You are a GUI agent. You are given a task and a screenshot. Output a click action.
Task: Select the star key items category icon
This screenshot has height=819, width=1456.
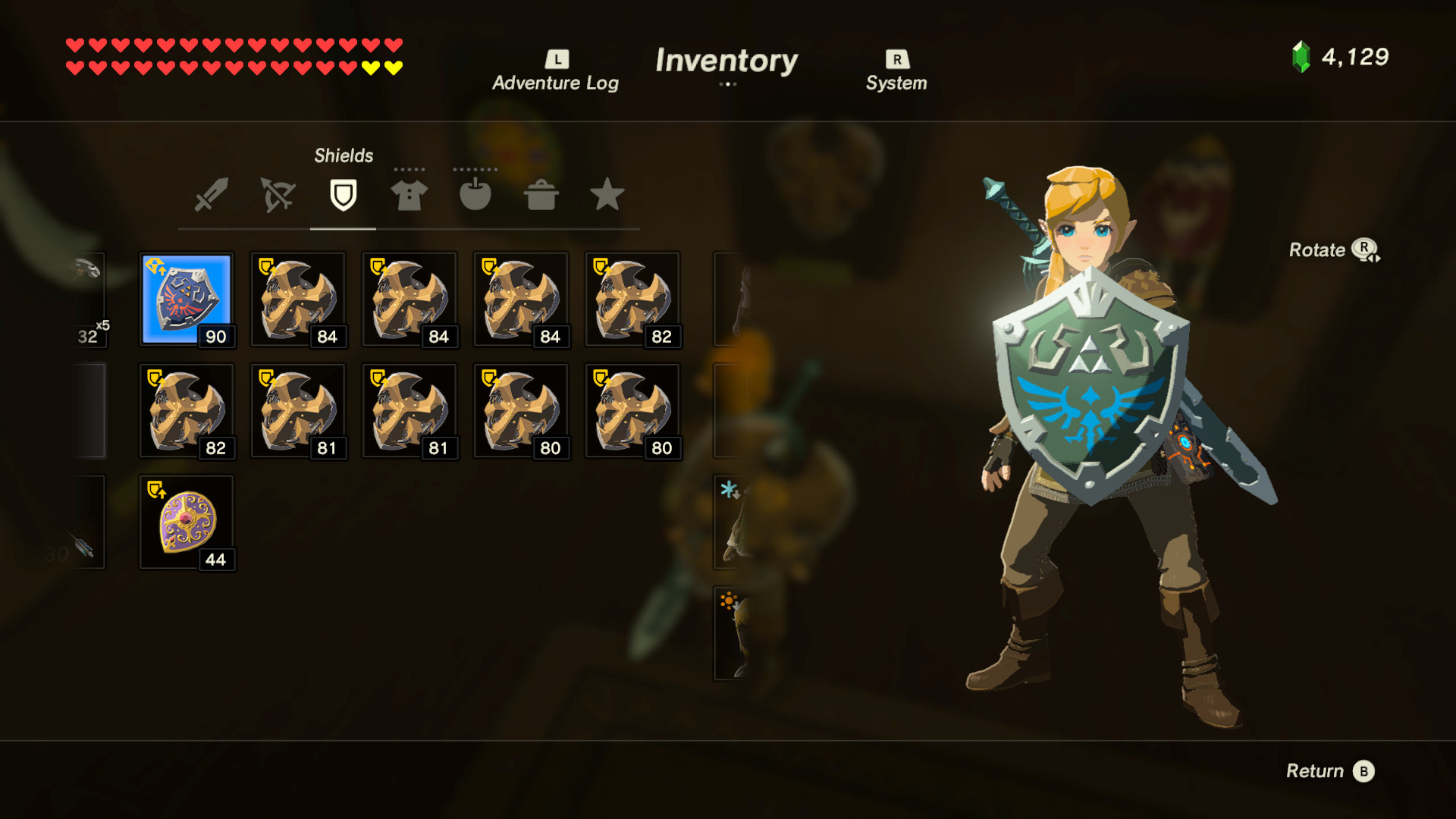[607, 196]
